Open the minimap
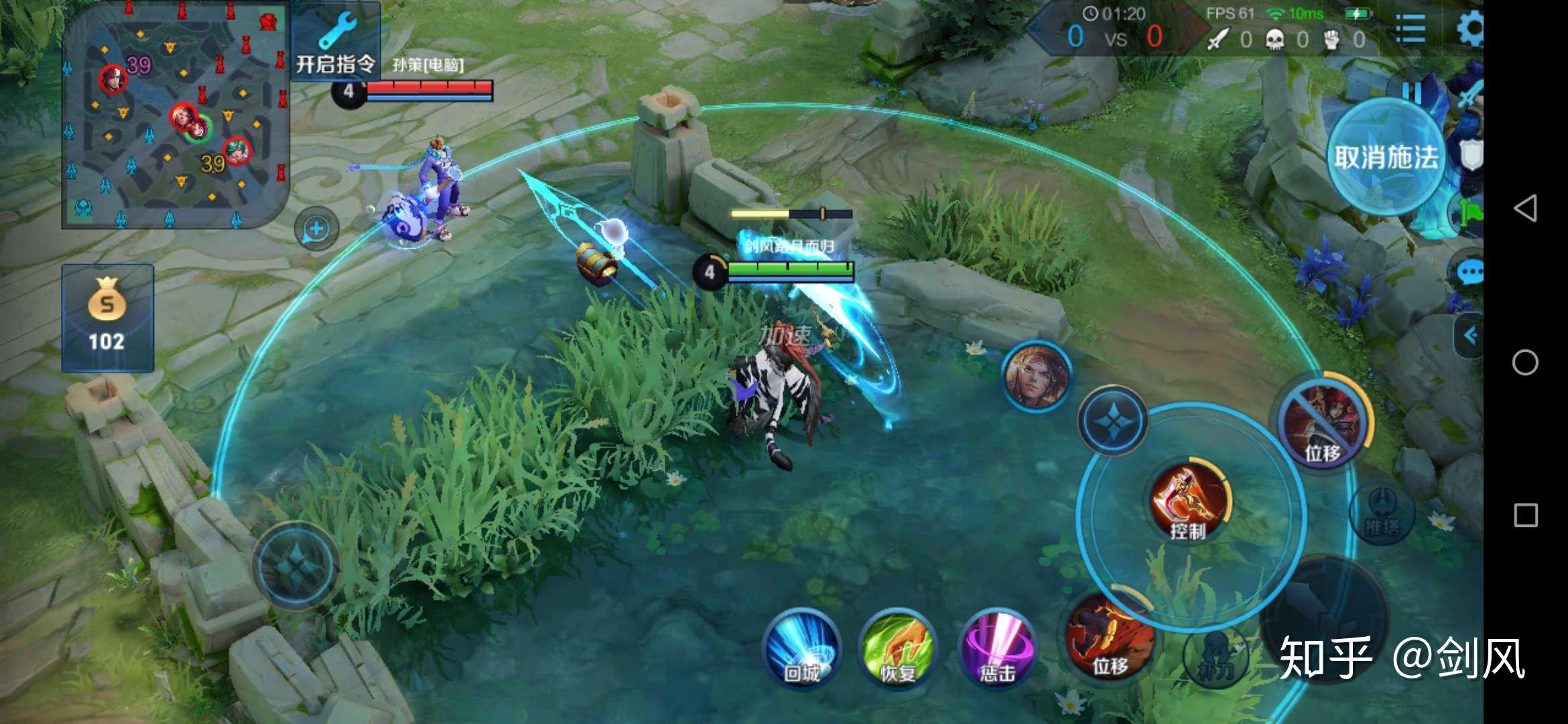This screenshot has width=1568, height=724. [x=176, y=115]
